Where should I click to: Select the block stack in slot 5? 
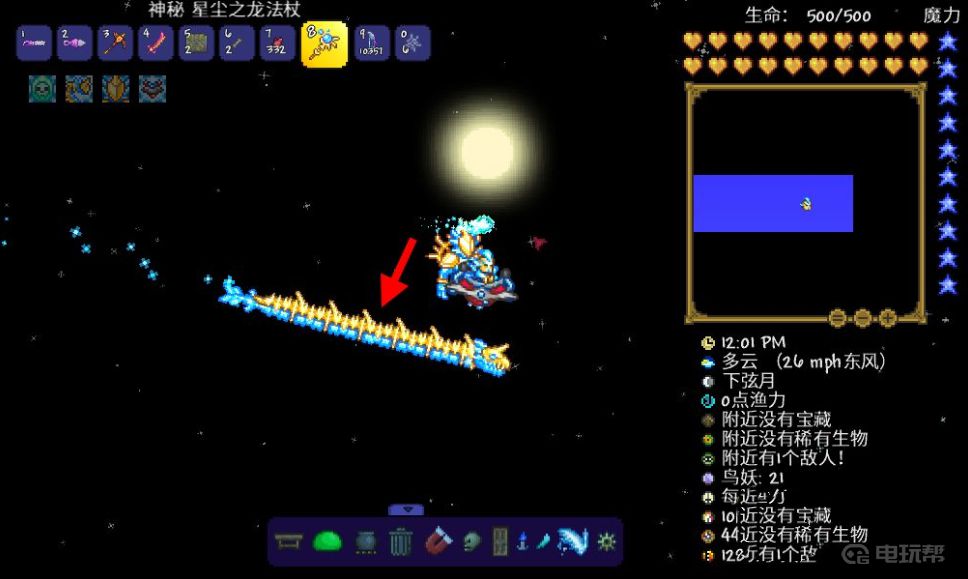coord(197,44)
